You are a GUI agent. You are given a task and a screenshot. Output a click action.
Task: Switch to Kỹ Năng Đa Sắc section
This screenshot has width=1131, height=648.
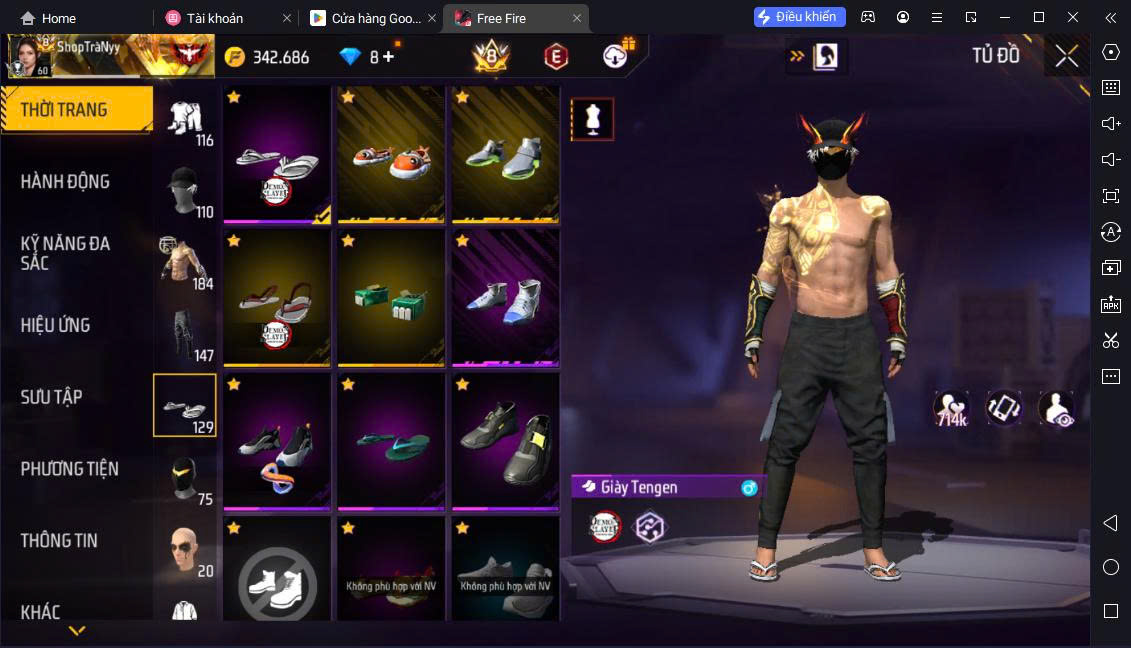(x=66, y=253)
